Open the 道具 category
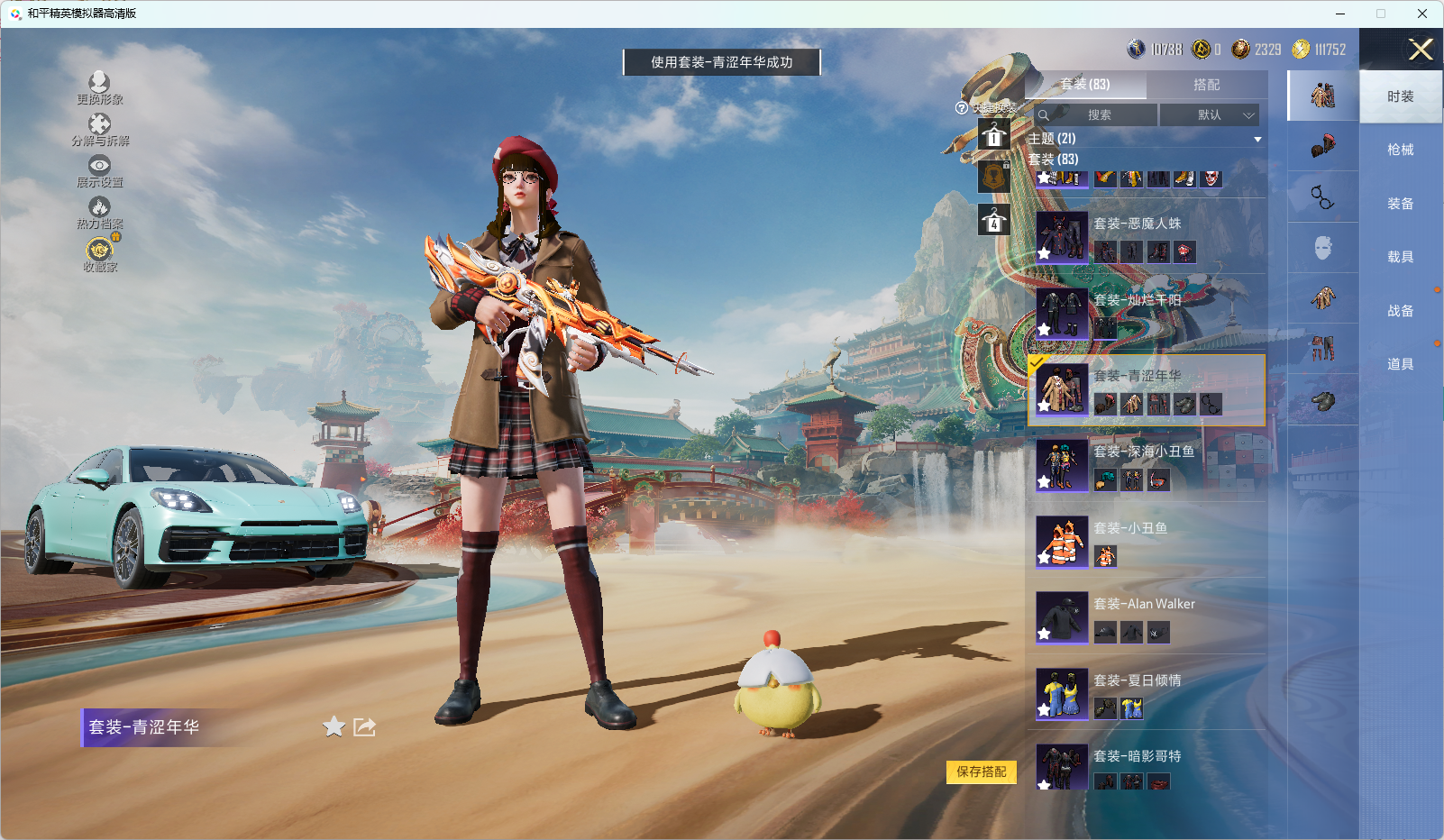Screen dimensions: 1444x840 (1400, 364)
